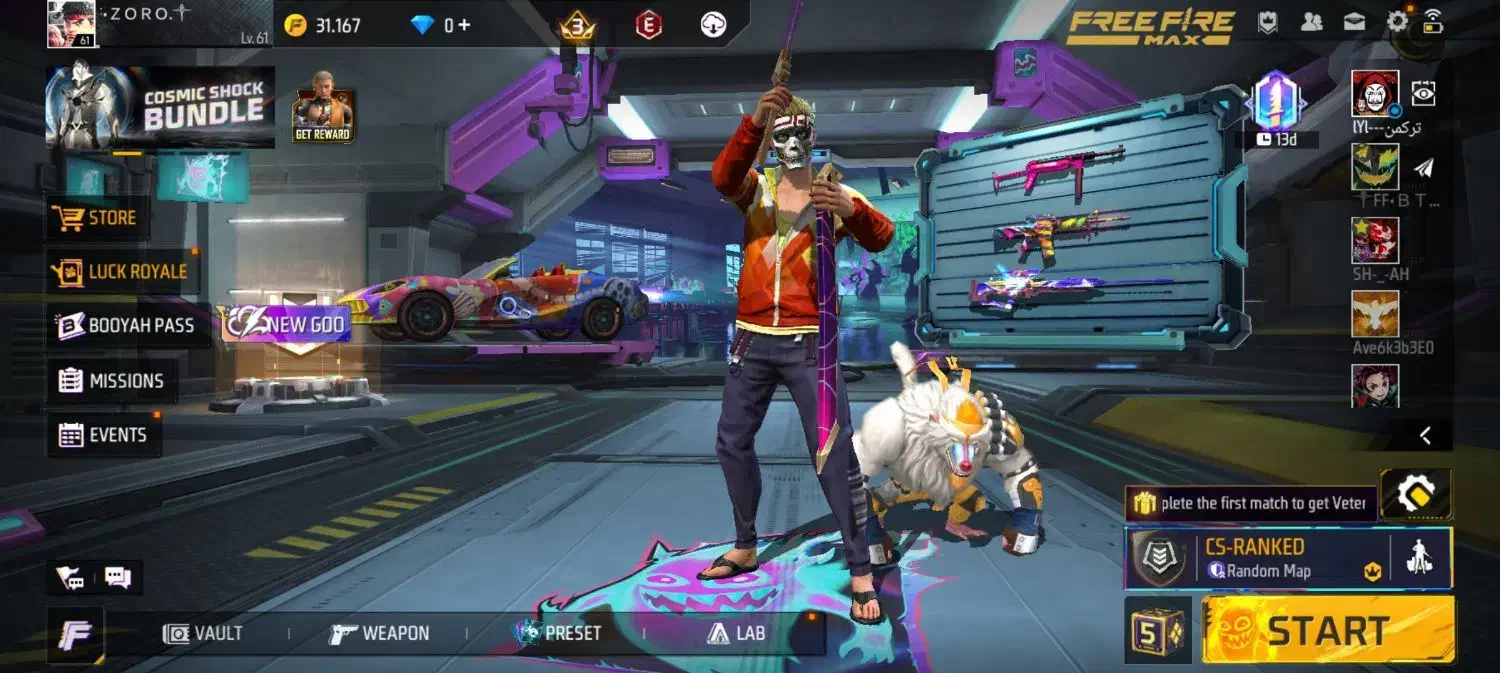
Task: Open the Booyah Pass
Action: tap(126, 326)
